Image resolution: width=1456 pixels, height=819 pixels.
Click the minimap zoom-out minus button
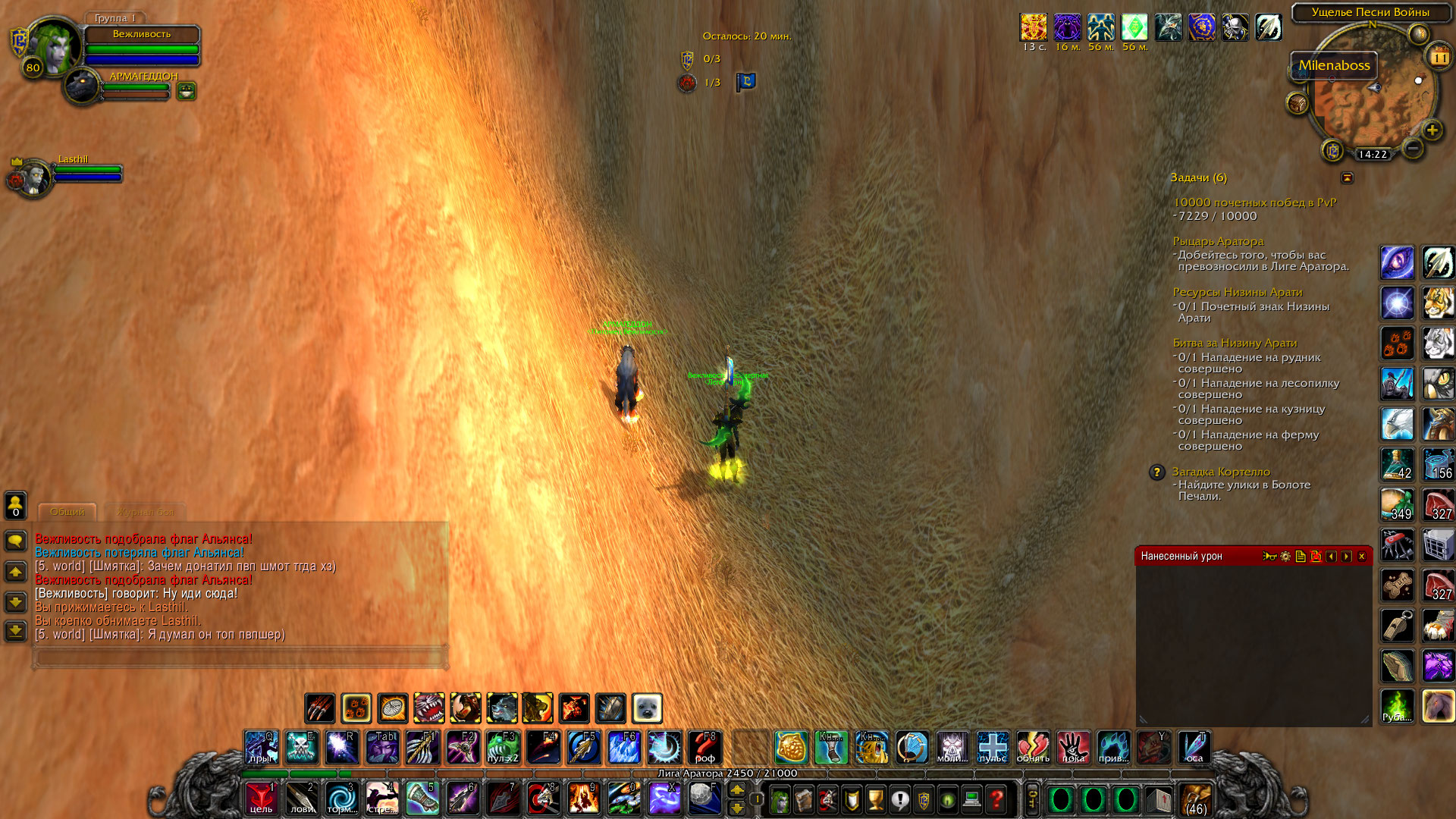(1413, 149)
